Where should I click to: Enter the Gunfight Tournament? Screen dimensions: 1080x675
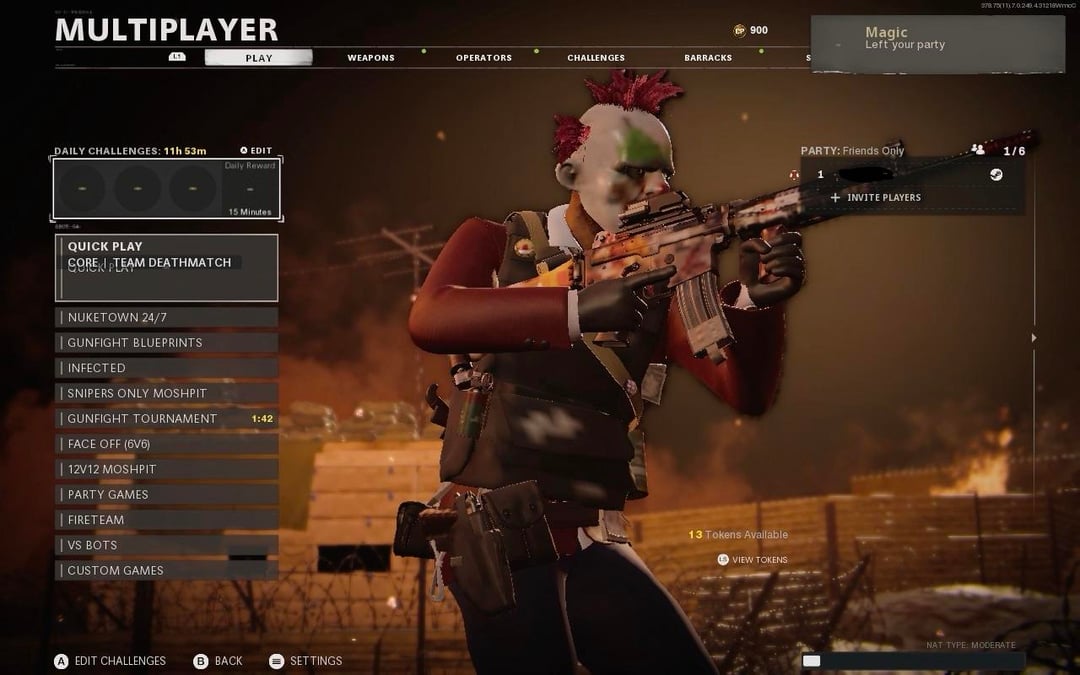pyautogui.click(x=166, y=419)
